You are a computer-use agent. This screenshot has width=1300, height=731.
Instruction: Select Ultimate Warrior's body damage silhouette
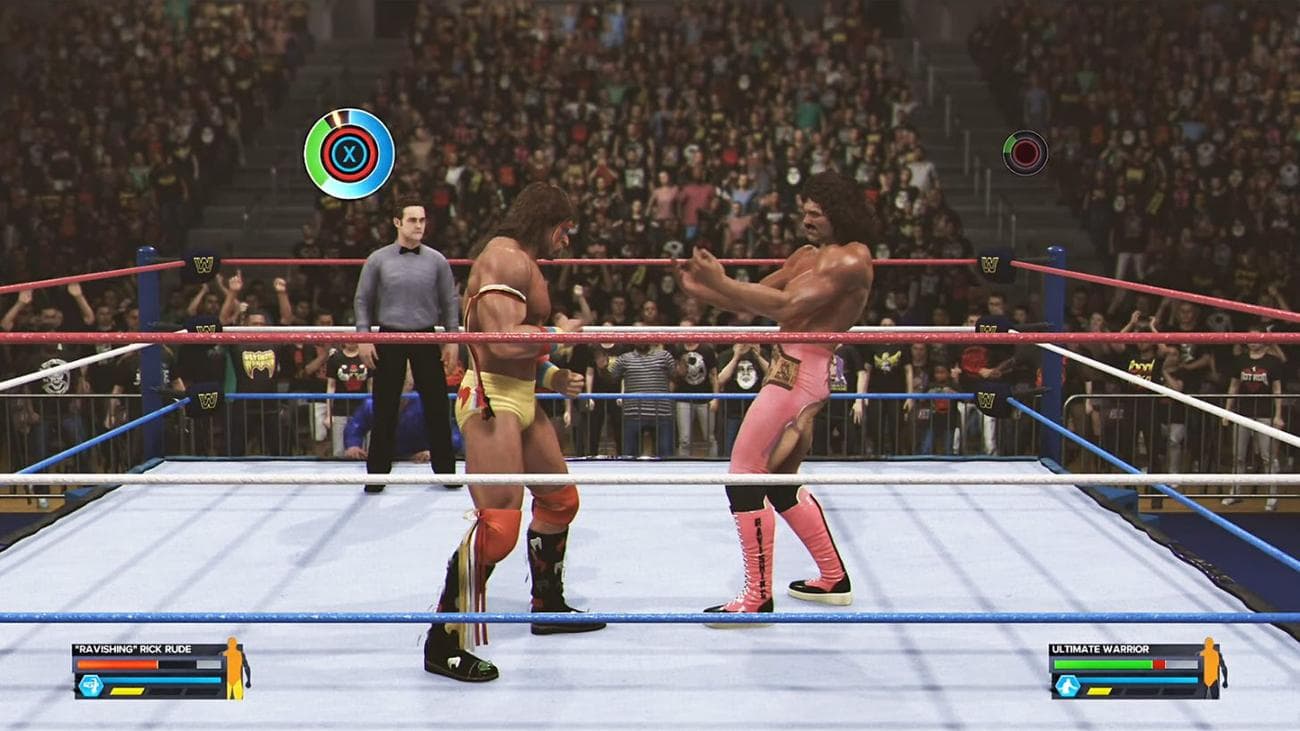[1211, 668]
